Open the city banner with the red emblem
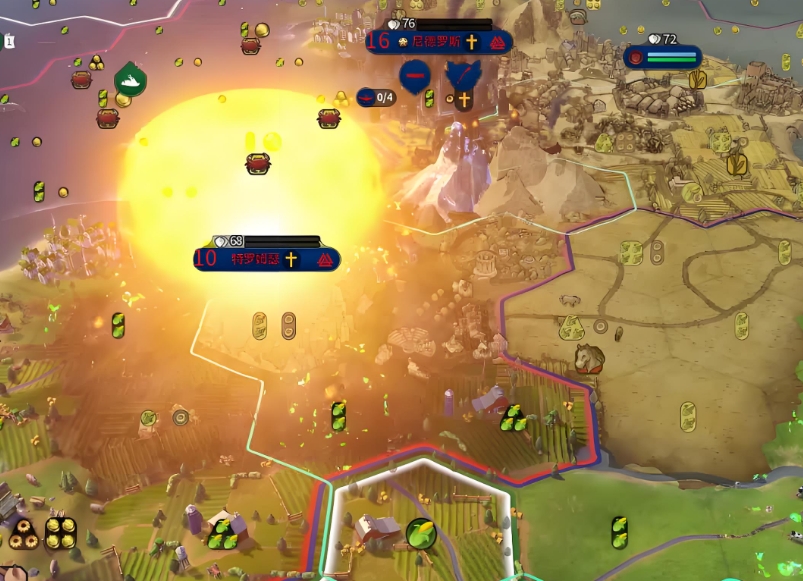The height and width of the screenshot is (581, 803). (663, 57)
